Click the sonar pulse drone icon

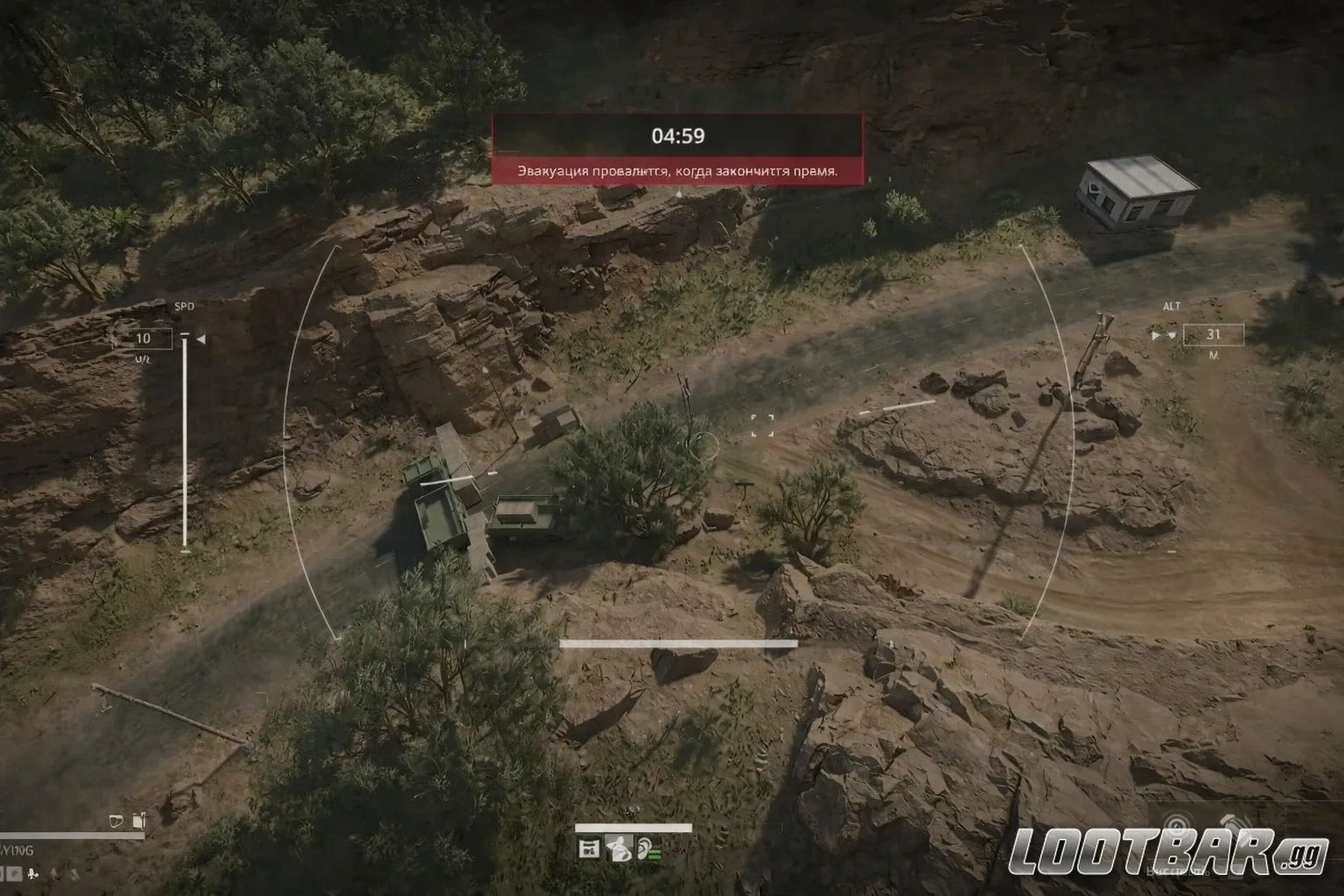pos(1177,826)
